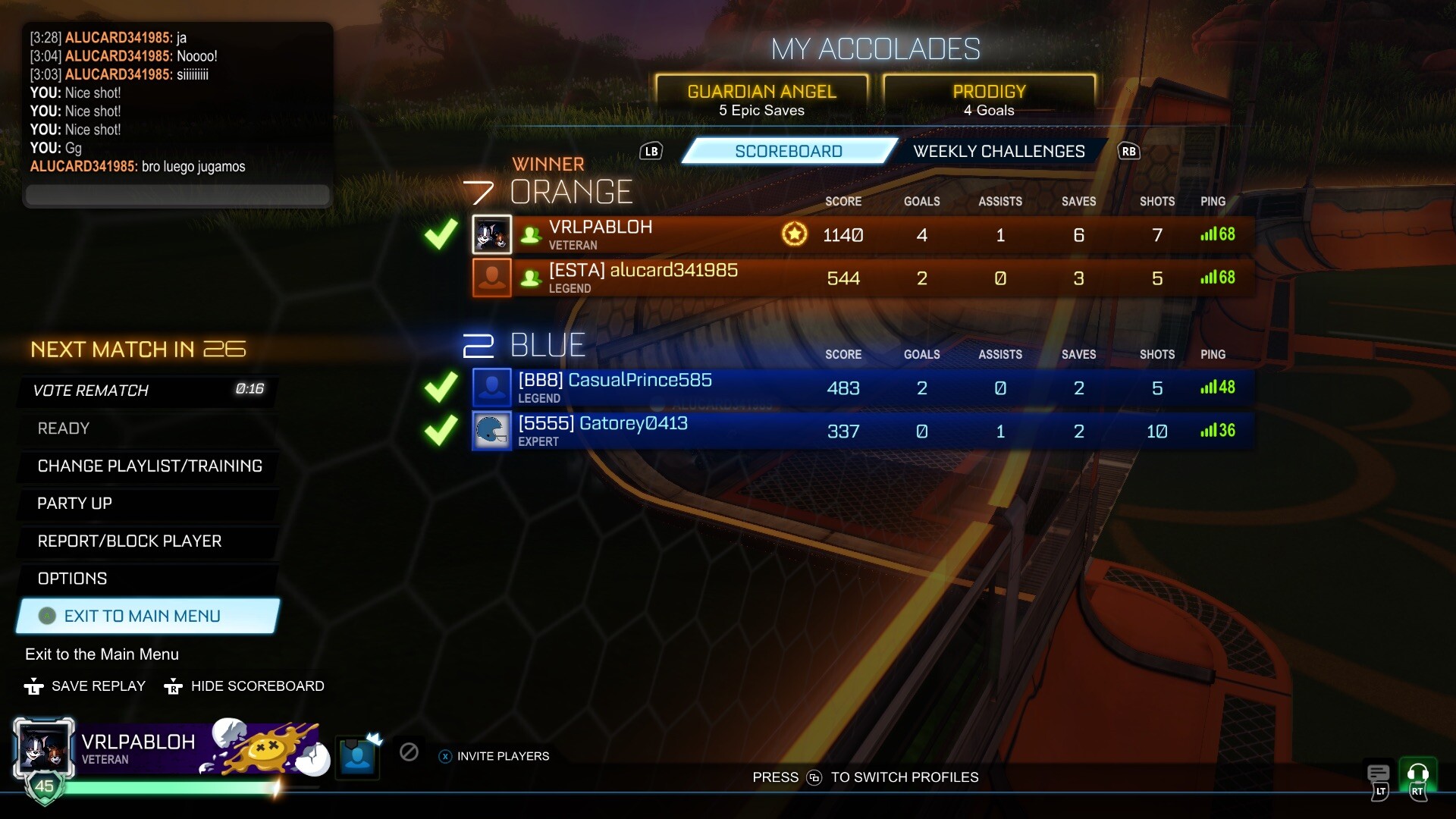This screenshot has width=1456, height=819.
Task: Toggle VRLPABLOH's green ready checkmark
Action: [440, 235]
